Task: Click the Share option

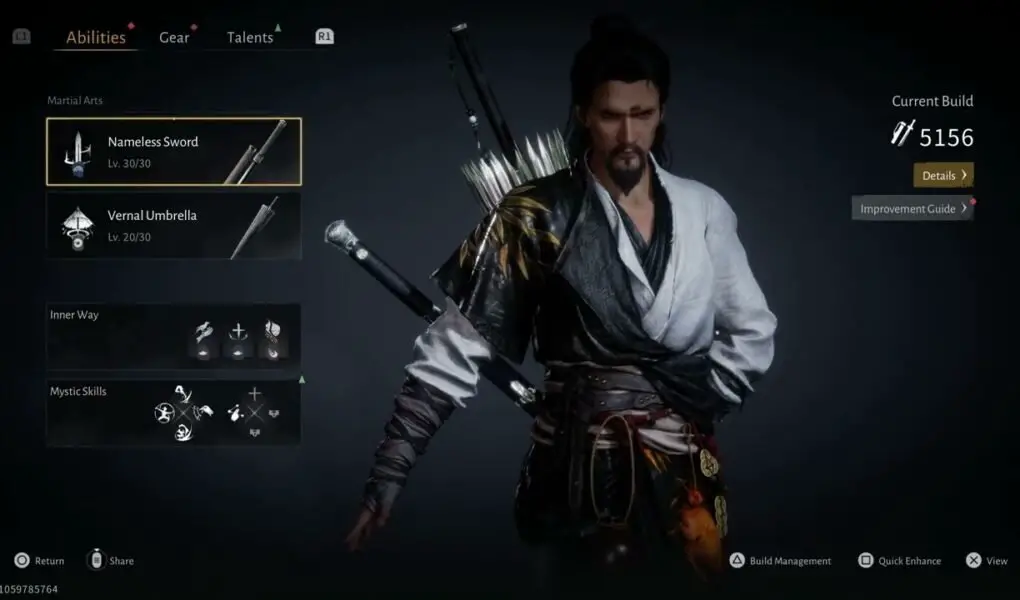Action: pos(111,561)
